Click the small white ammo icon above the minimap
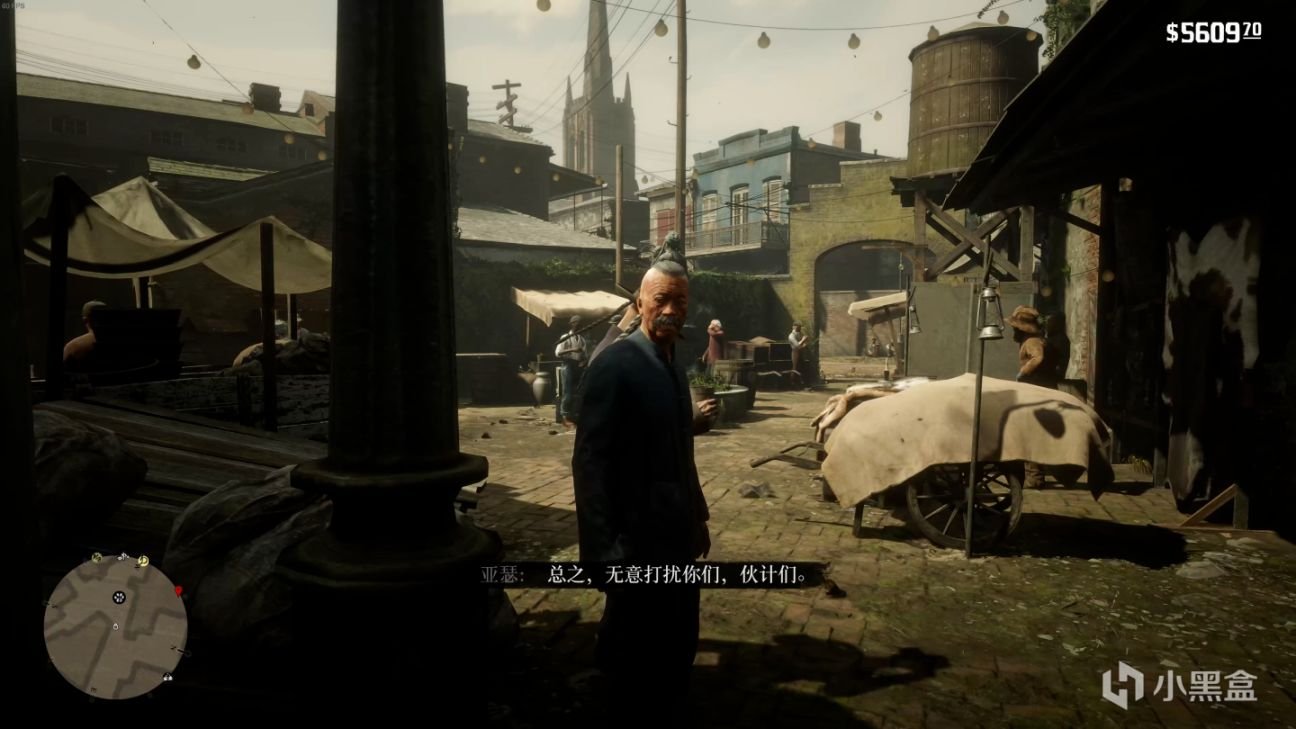1296x729 pixels. tap(123, 555)
